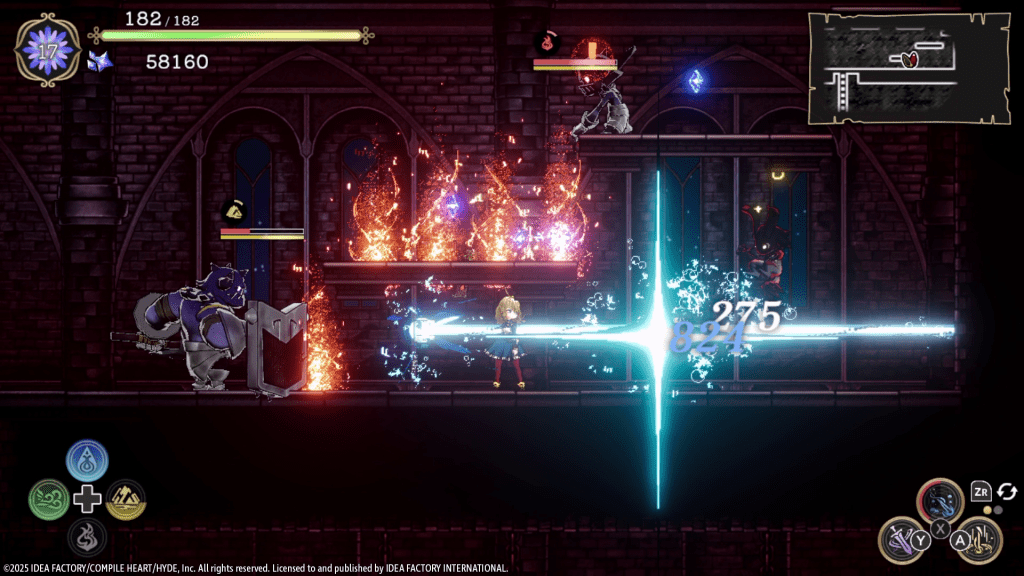Select the blue water element icon
Image resolution: width=1024 pixels, height=576 pixels.
tap(87, 461)
